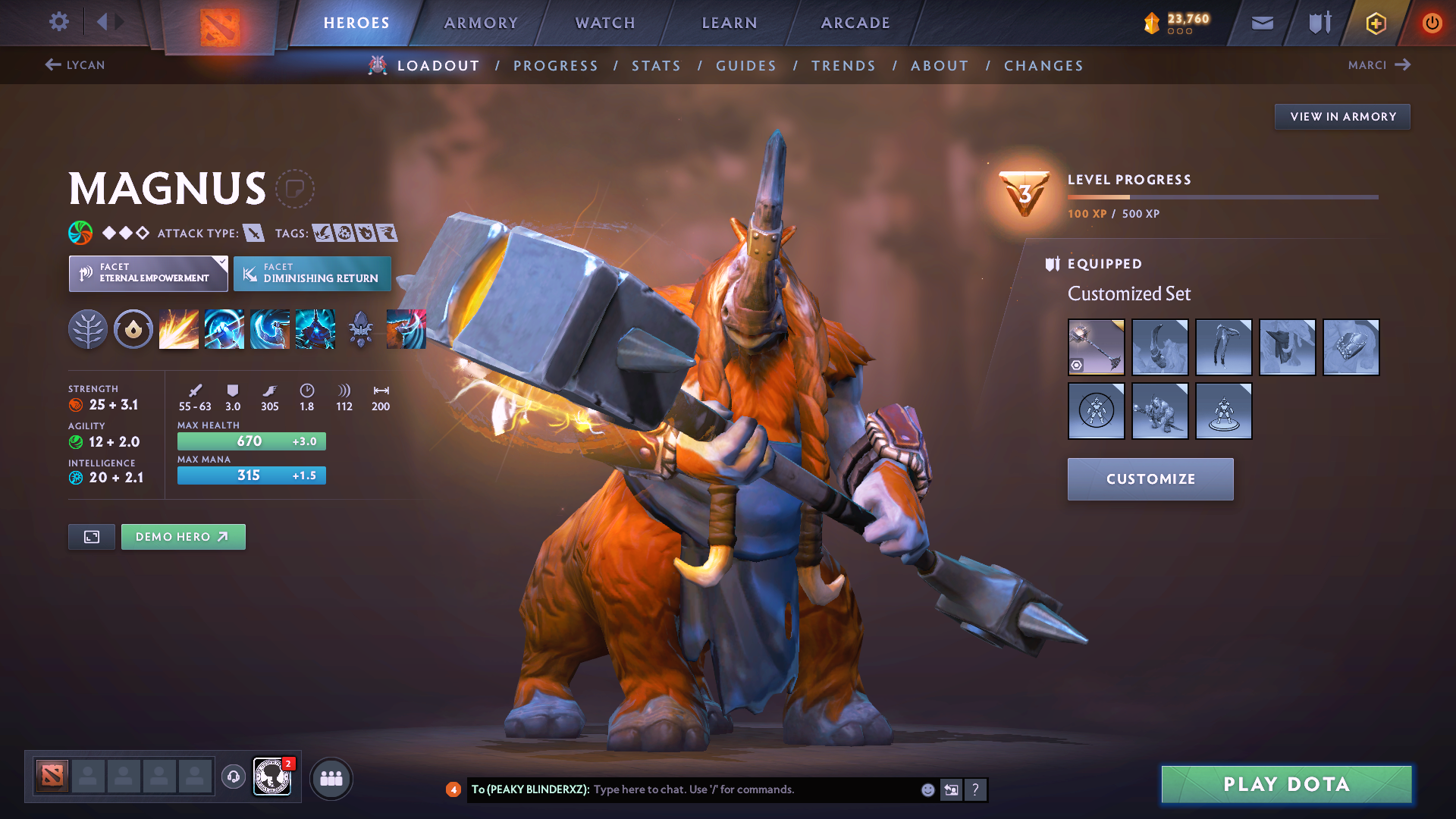View the Empower ability icon

pyautogui.click(x=224, y=328)
